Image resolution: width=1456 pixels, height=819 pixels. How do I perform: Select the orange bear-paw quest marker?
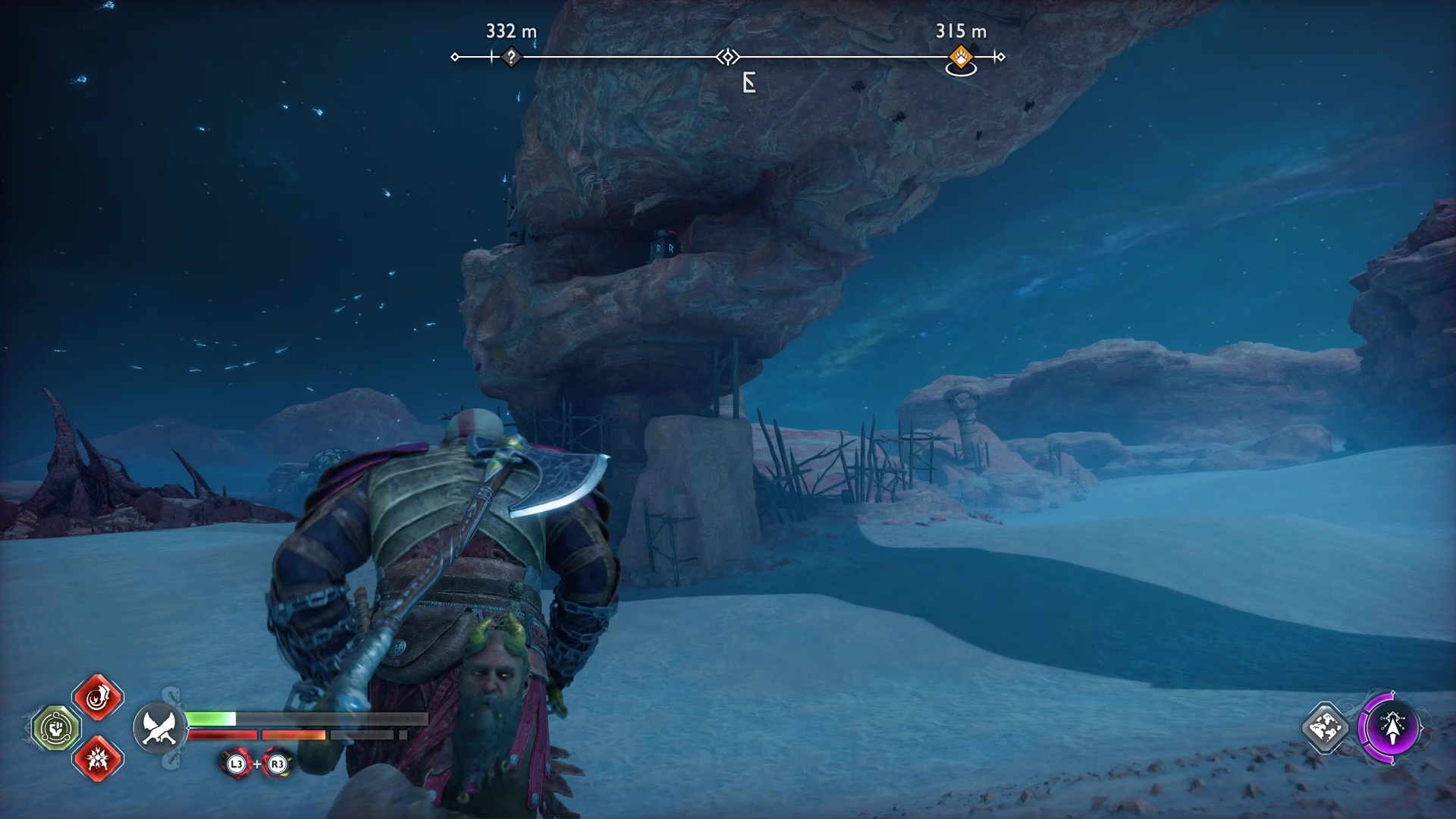960,57
